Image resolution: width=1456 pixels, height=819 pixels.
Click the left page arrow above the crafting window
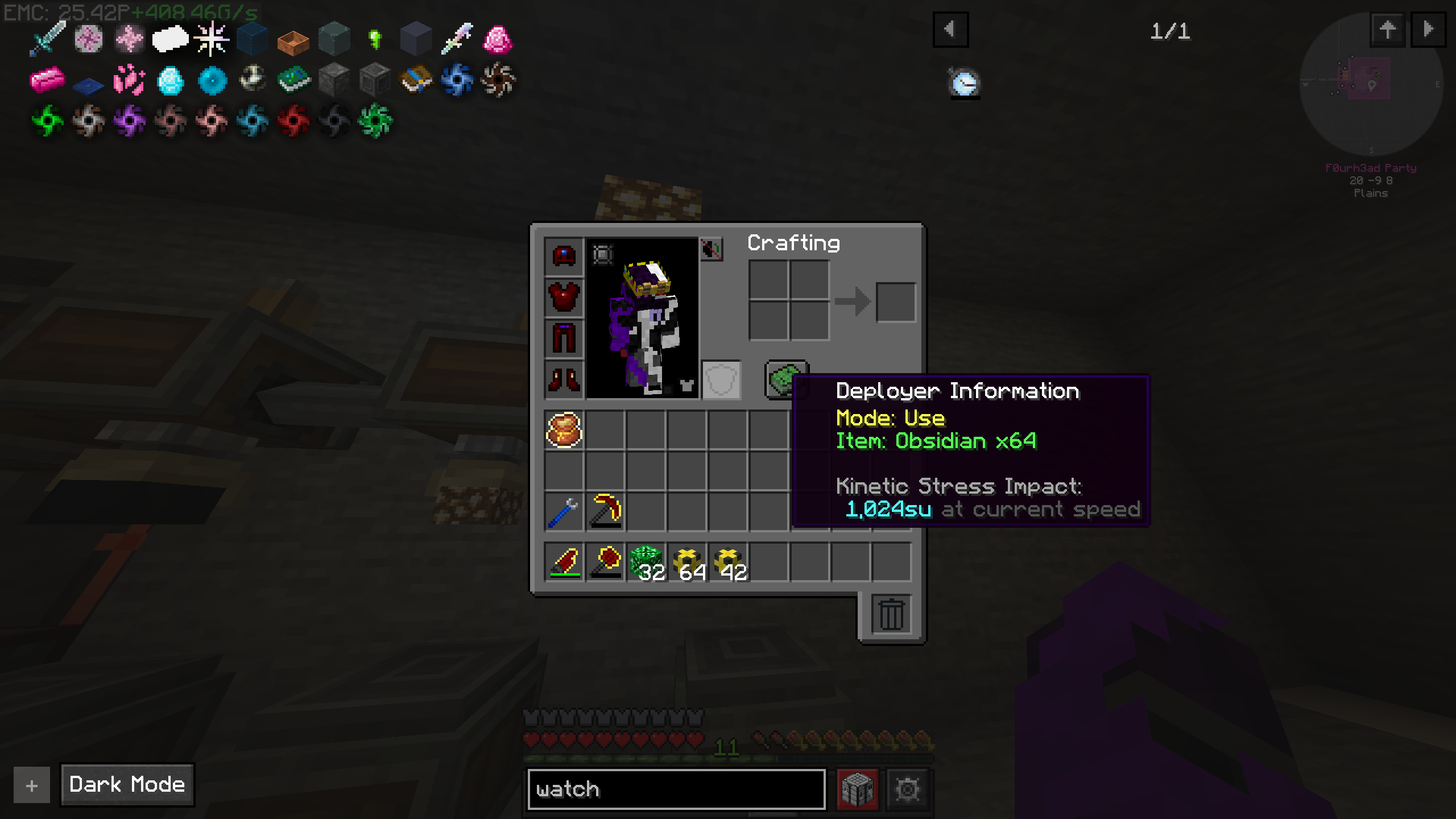point(951,30)
